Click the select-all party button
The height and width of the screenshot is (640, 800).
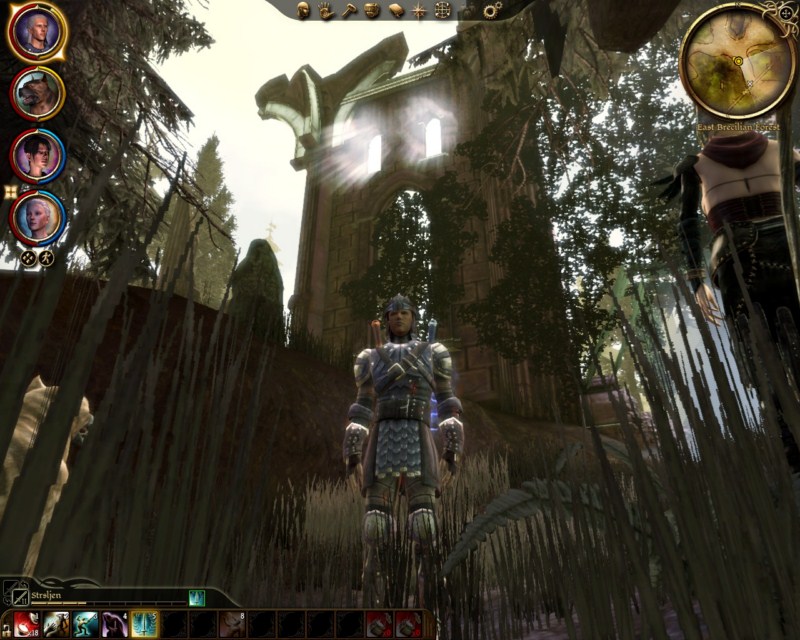(x=29, y=258)
